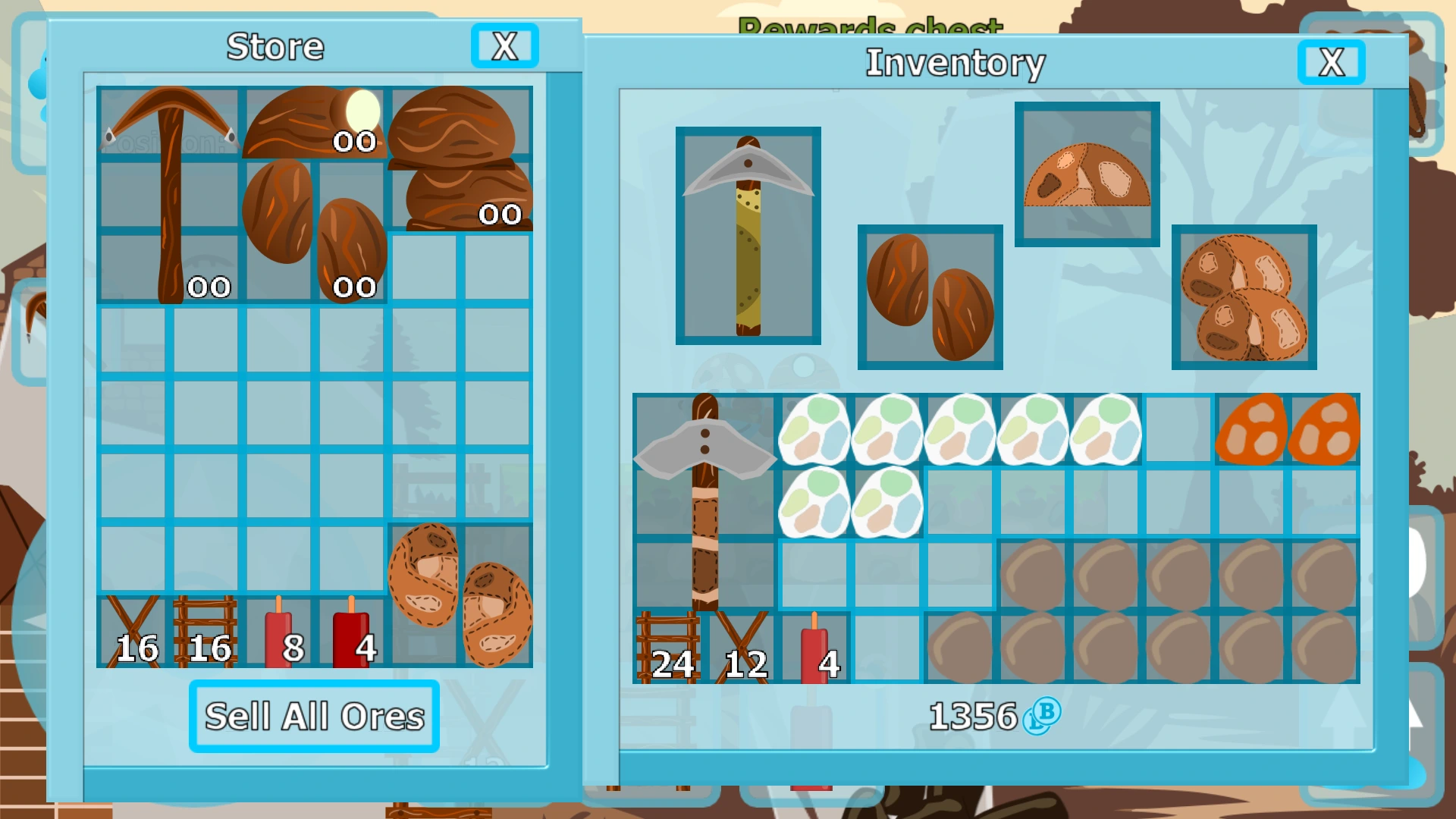Screen dimensions: 1456x819
Task: Close the Store window
Action: [x=504, y=46]
